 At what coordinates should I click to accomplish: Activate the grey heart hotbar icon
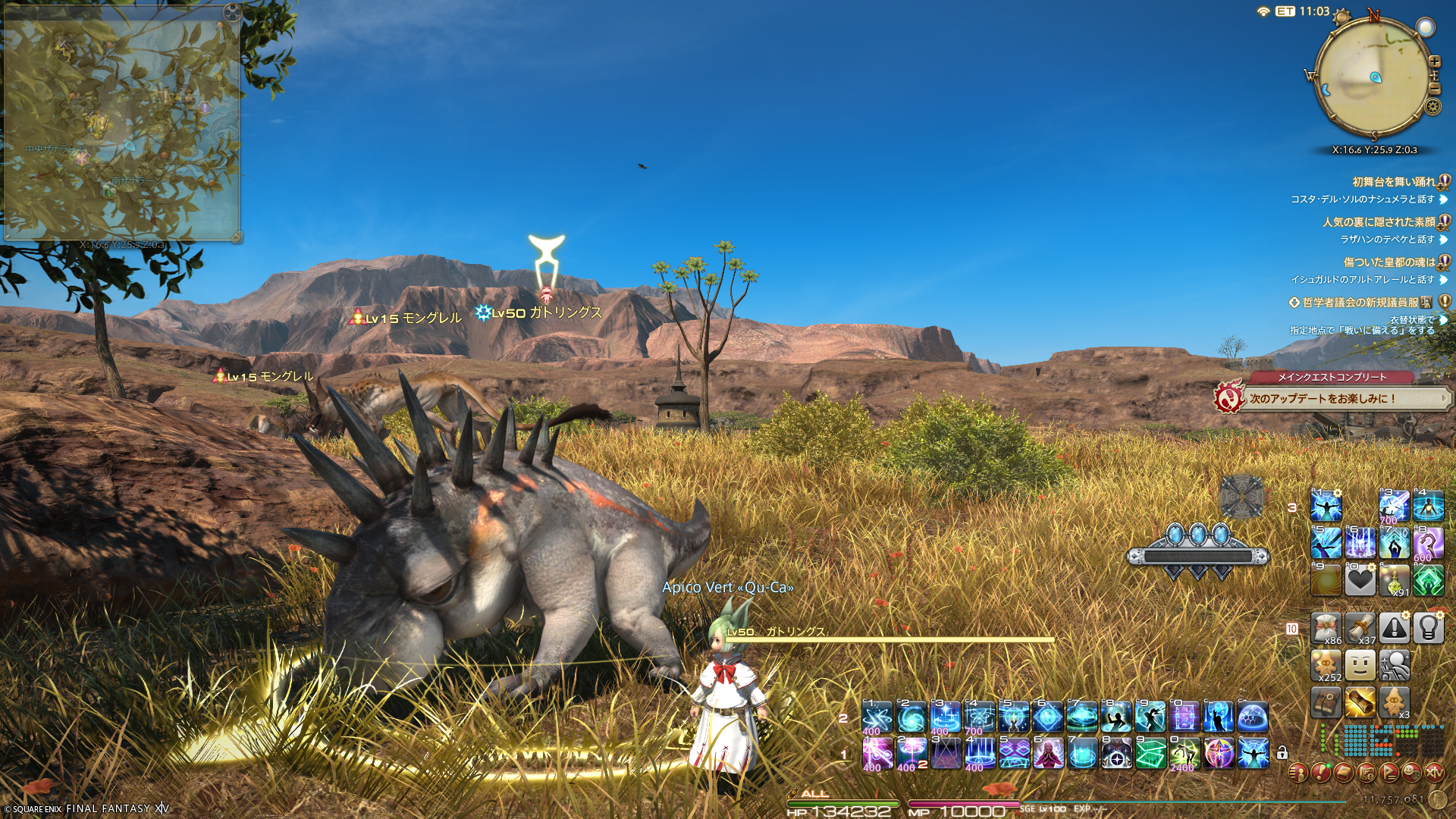(1360, 581)
